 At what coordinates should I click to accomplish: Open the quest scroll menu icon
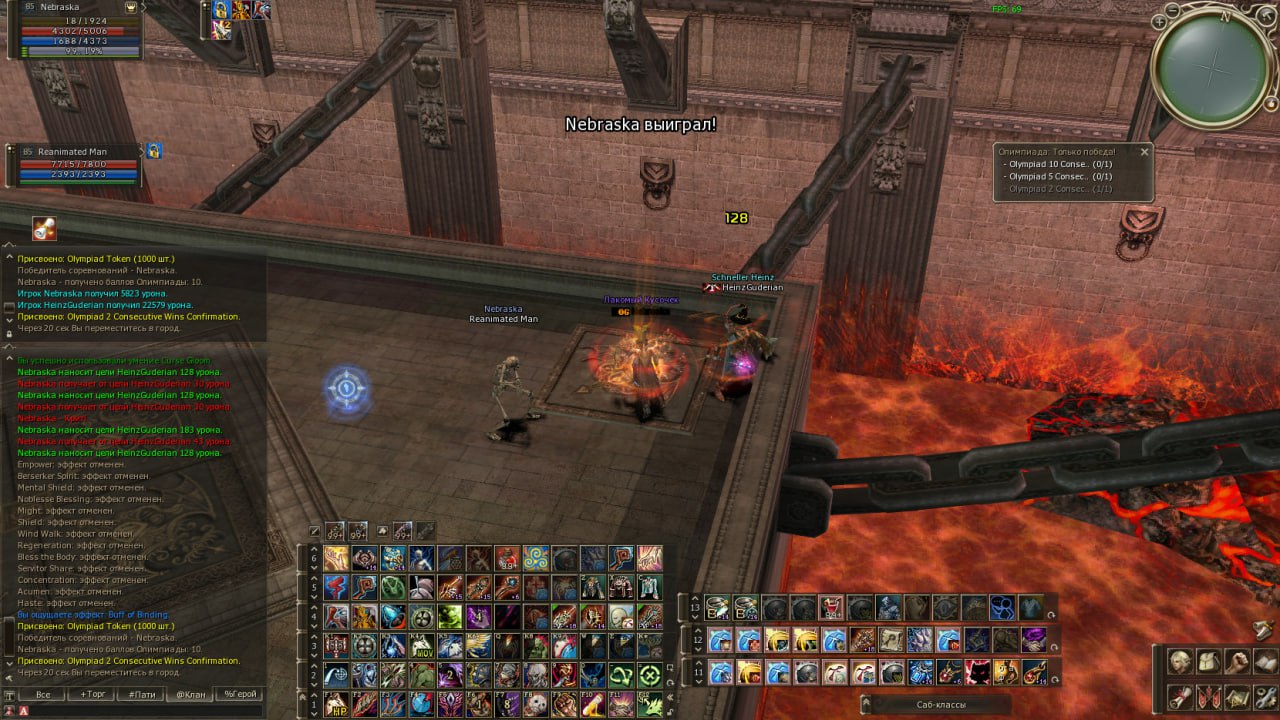(1181, 695)
